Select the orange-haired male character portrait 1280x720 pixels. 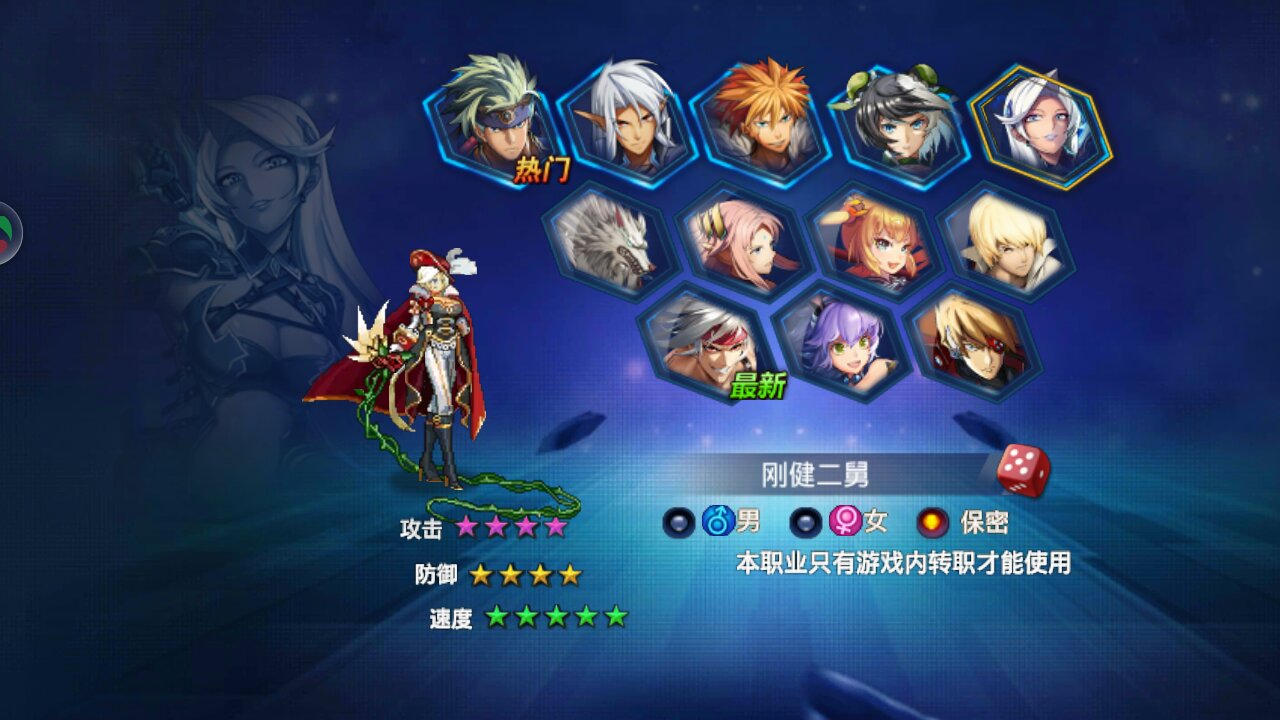[760, 115]
